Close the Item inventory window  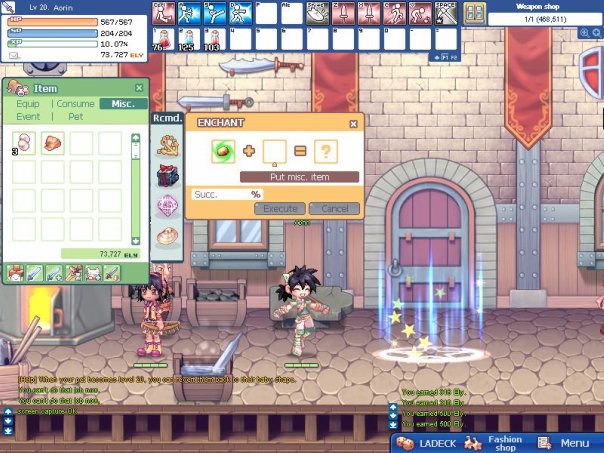pos(139,88)
